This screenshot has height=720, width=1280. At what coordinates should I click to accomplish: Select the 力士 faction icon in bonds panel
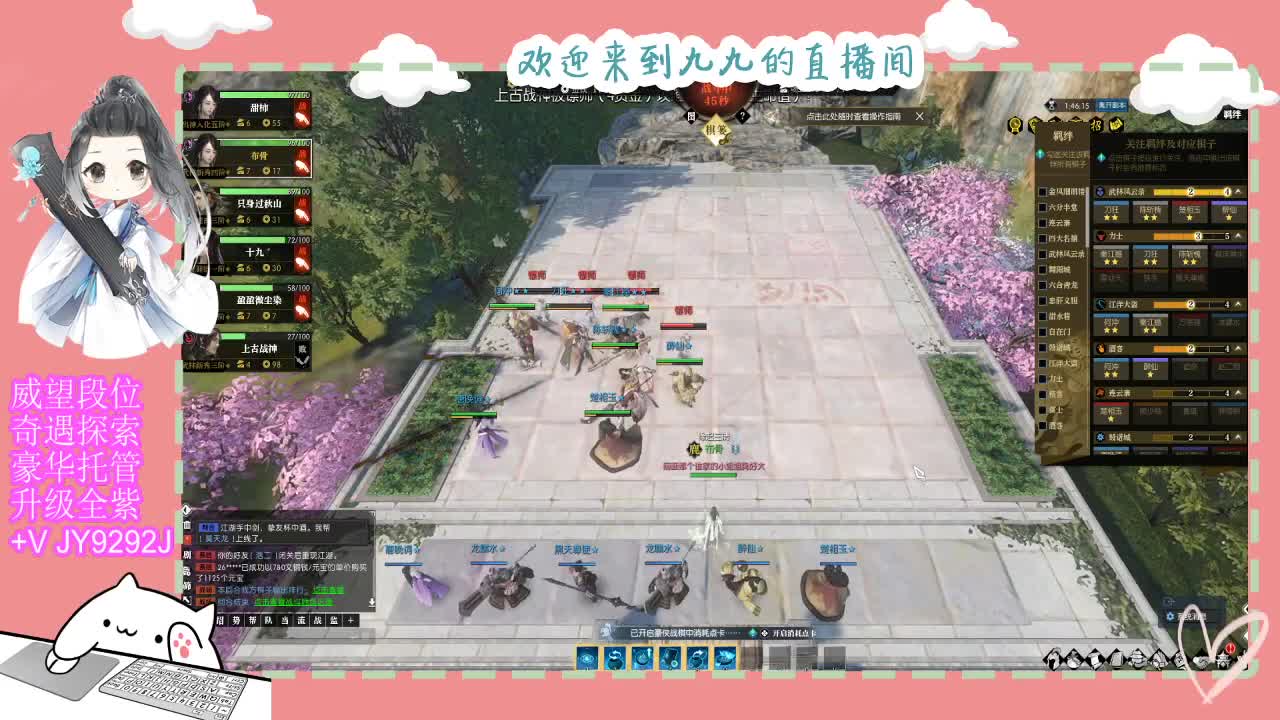tap(1101, 235)
